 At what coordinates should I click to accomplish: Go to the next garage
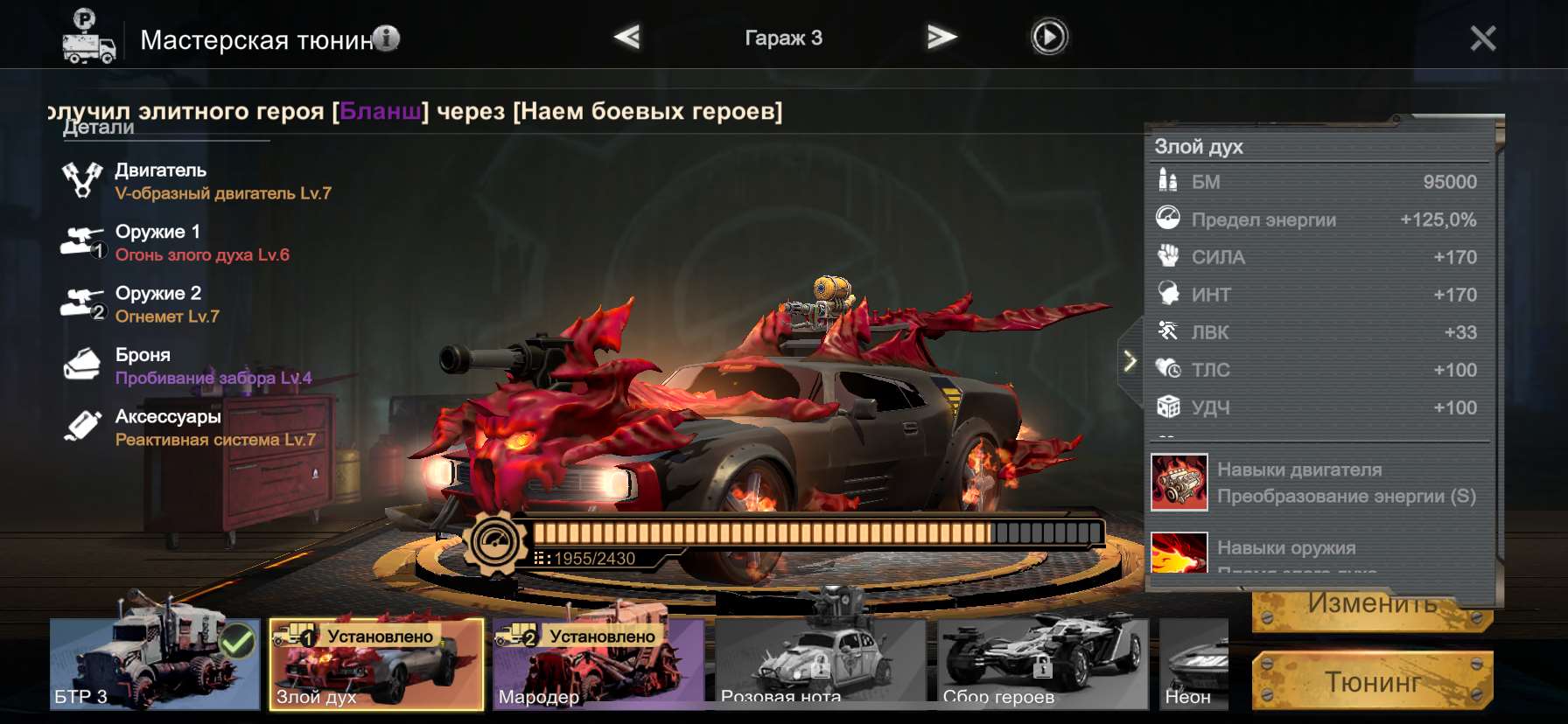(x=941, y=38)
